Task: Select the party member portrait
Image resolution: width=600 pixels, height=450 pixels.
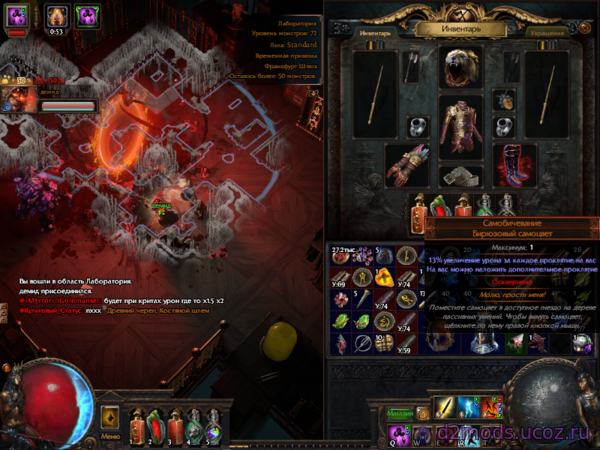Action: click(18, 99)
